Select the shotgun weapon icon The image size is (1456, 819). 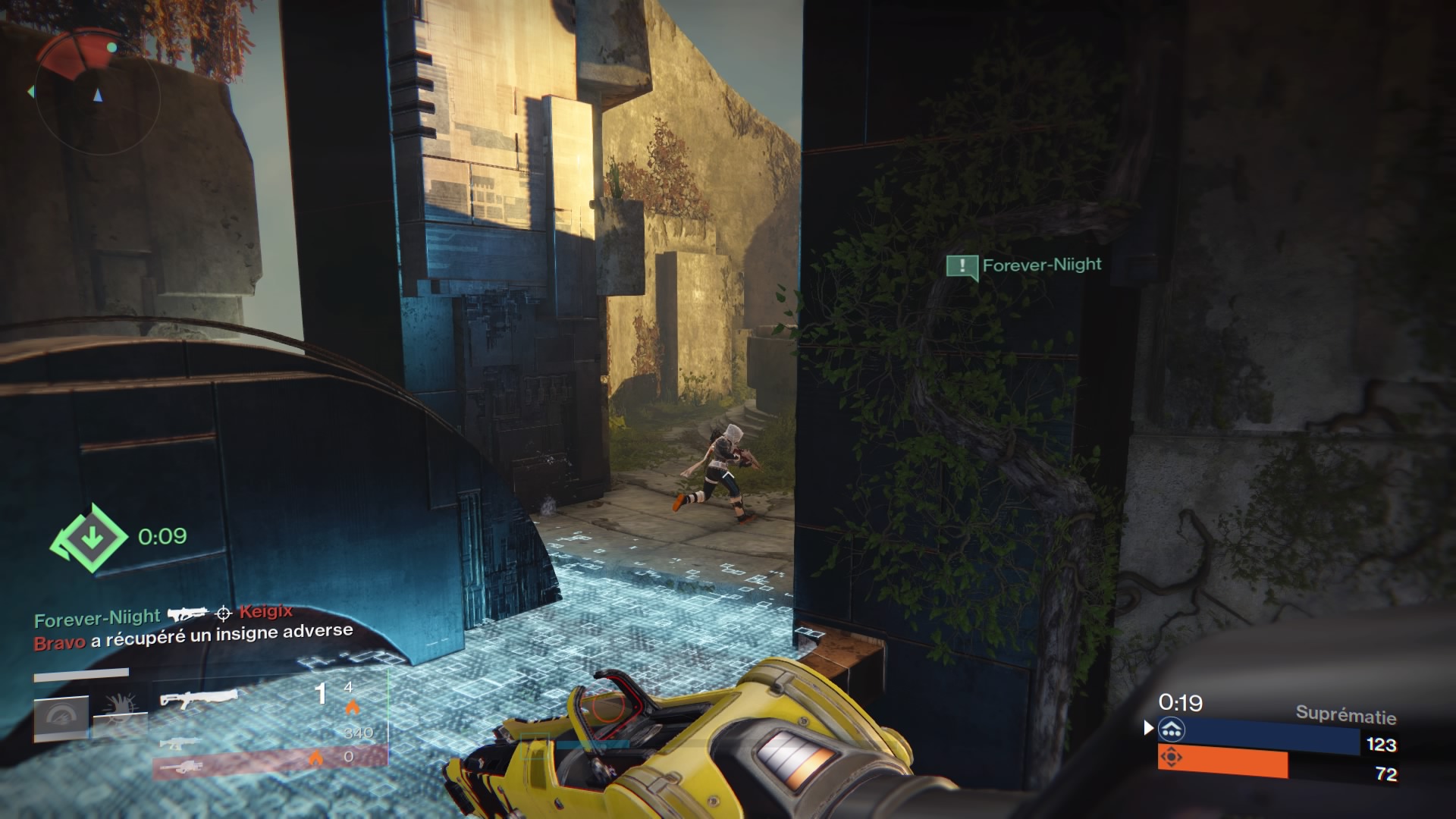pyautogui.click(x=201, y=699)
